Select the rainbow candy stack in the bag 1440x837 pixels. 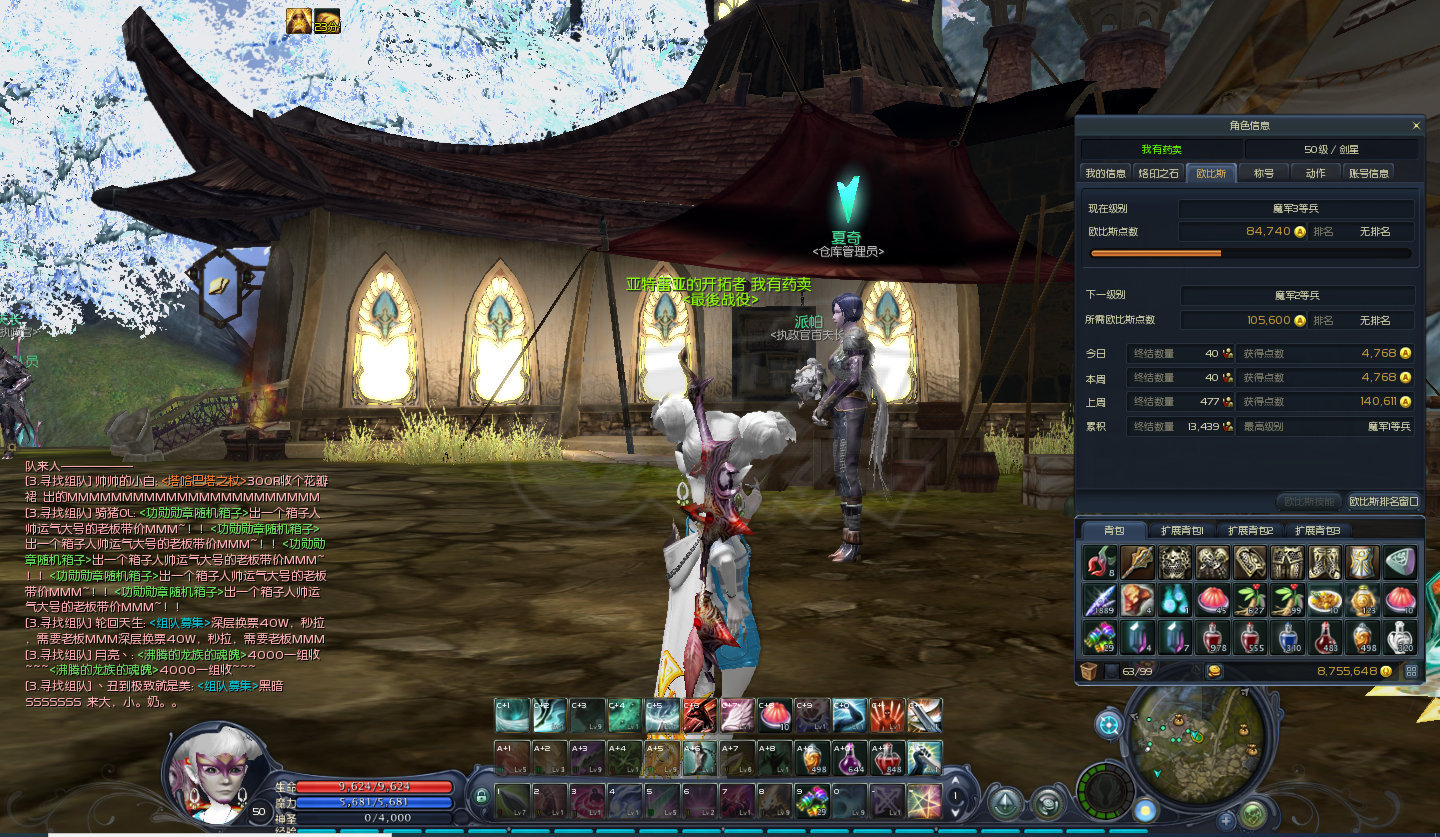tap(1099, 637)
